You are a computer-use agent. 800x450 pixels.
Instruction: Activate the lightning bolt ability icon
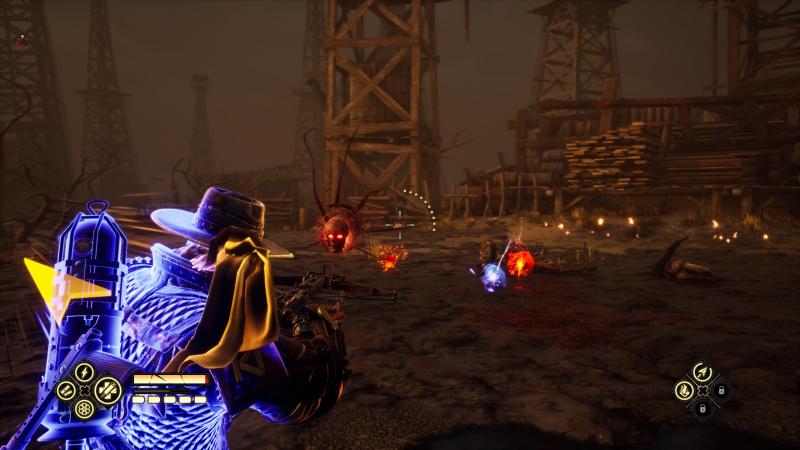click(x=84, y=372)
